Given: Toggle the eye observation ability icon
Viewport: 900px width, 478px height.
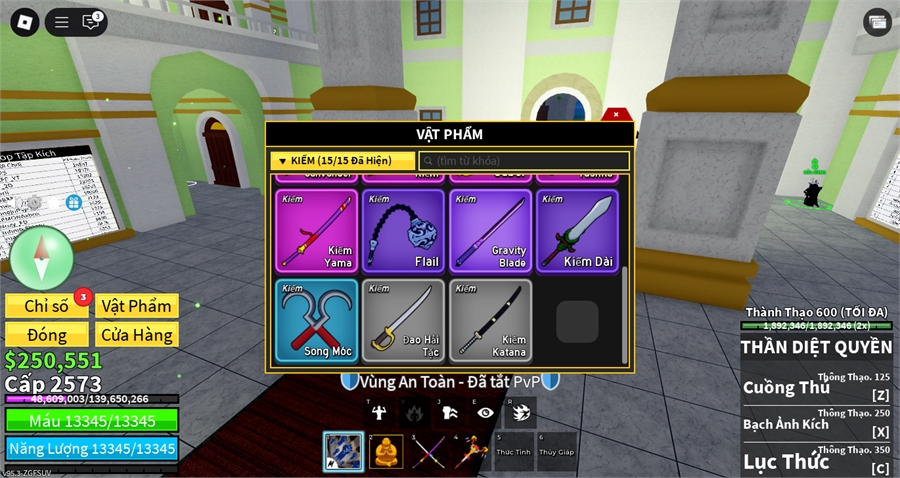Looking at the screenshot, I should (485, 412).
